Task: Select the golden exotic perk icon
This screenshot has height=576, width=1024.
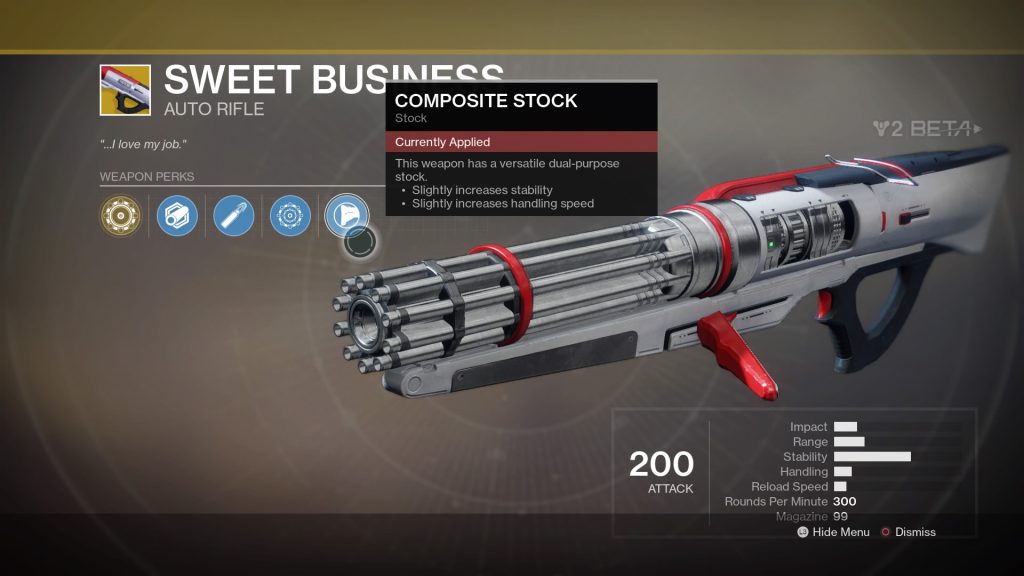Action: tap(120, 215)
